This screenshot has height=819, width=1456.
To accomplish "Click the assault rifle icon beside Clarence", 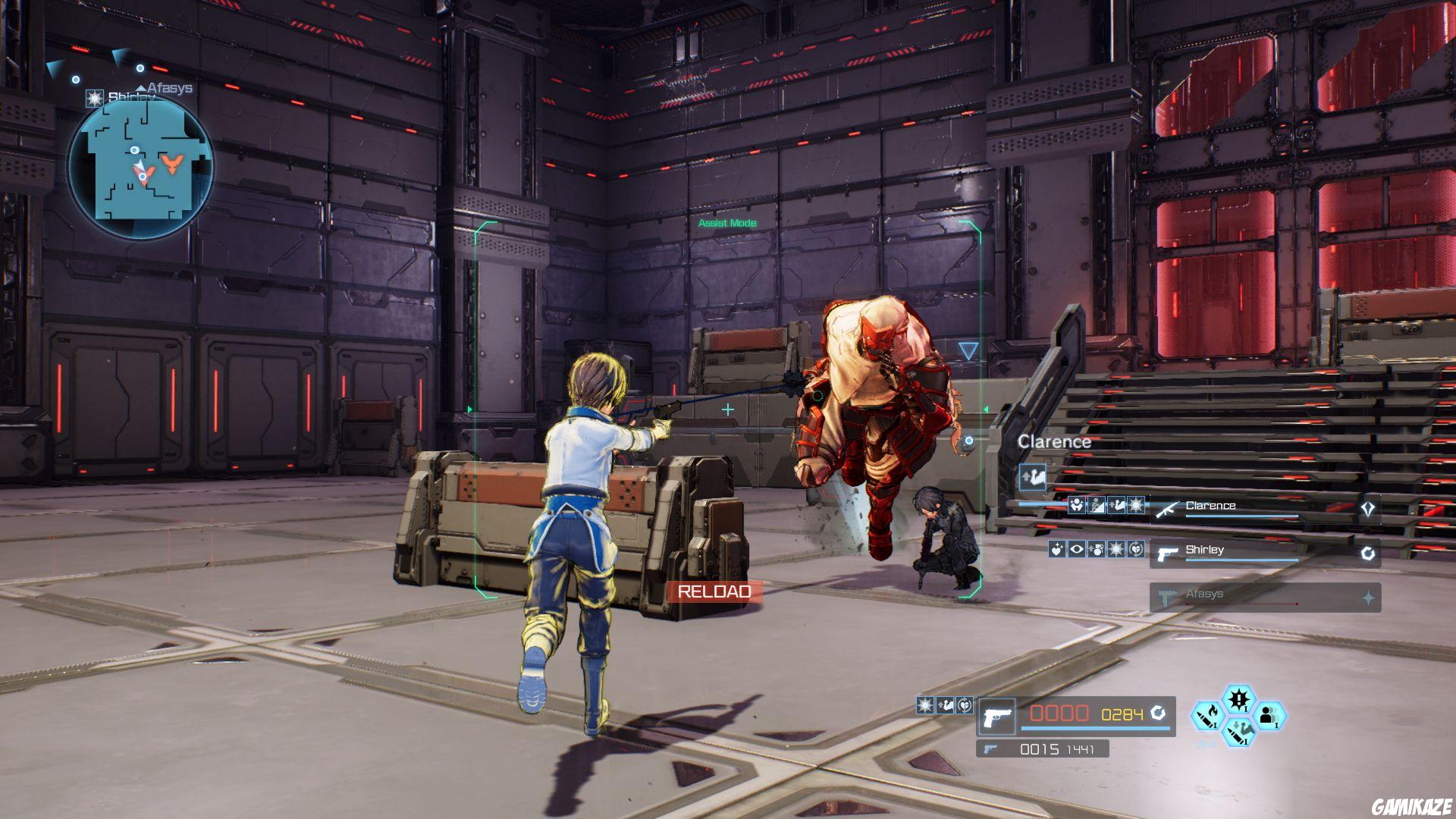I will pyautogui.click(x=1167, y=509).
